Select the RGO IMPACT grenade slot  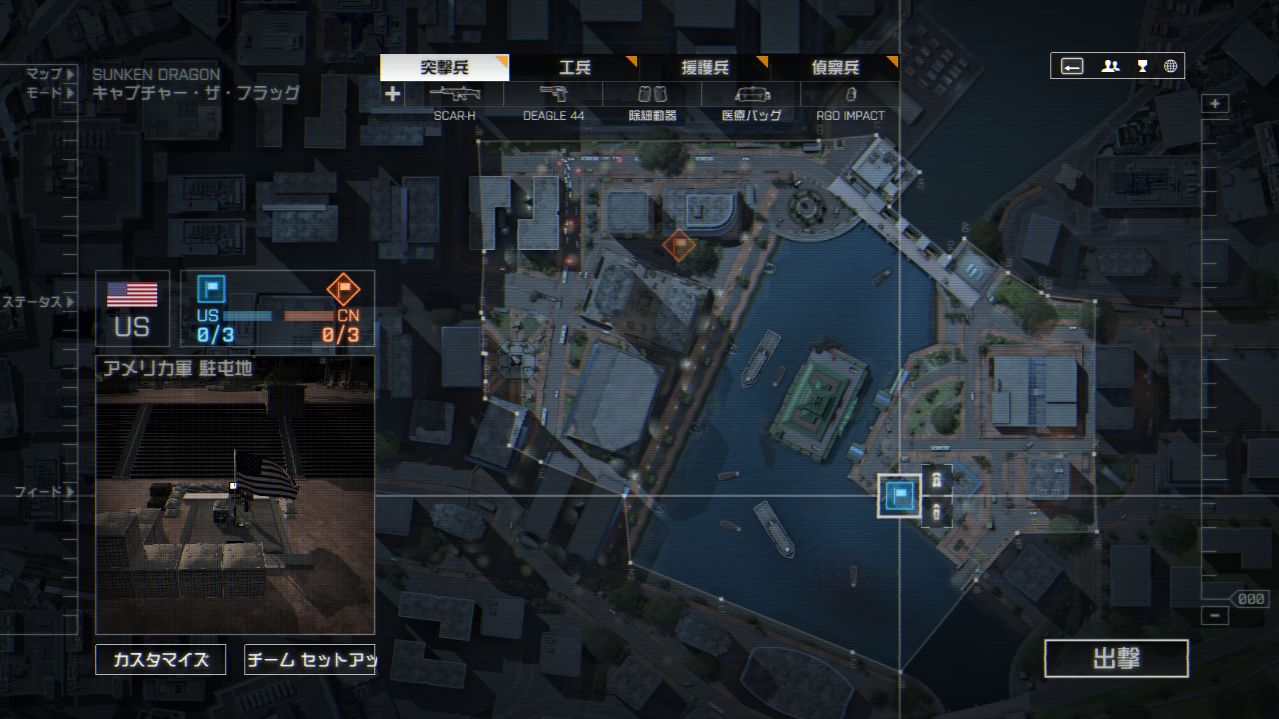coord(850,101)
